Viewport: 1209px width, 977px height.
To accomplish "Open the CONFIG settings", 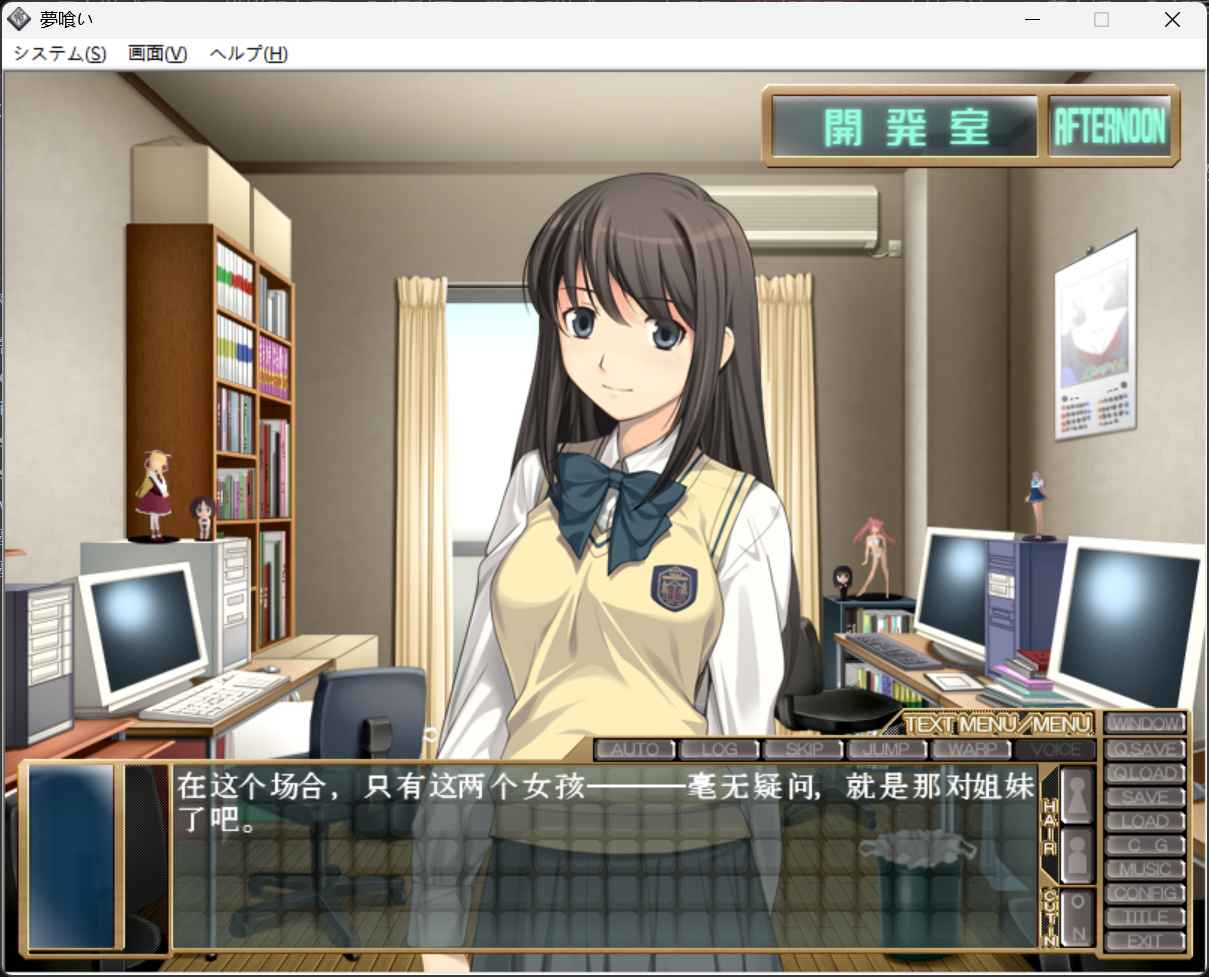I will pyautogui.click(x=1145, y=893).
